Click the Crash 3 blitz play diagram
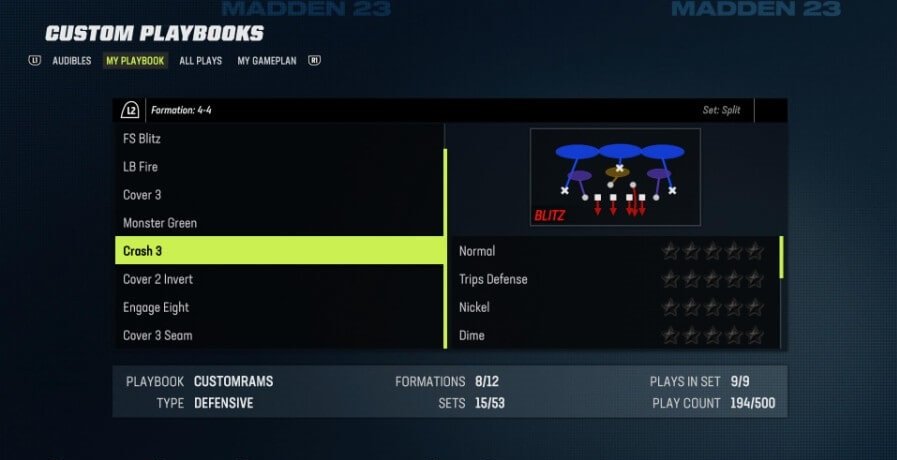Image resolution: width=897 pixels, height=460 pixels. click(615, 177)
